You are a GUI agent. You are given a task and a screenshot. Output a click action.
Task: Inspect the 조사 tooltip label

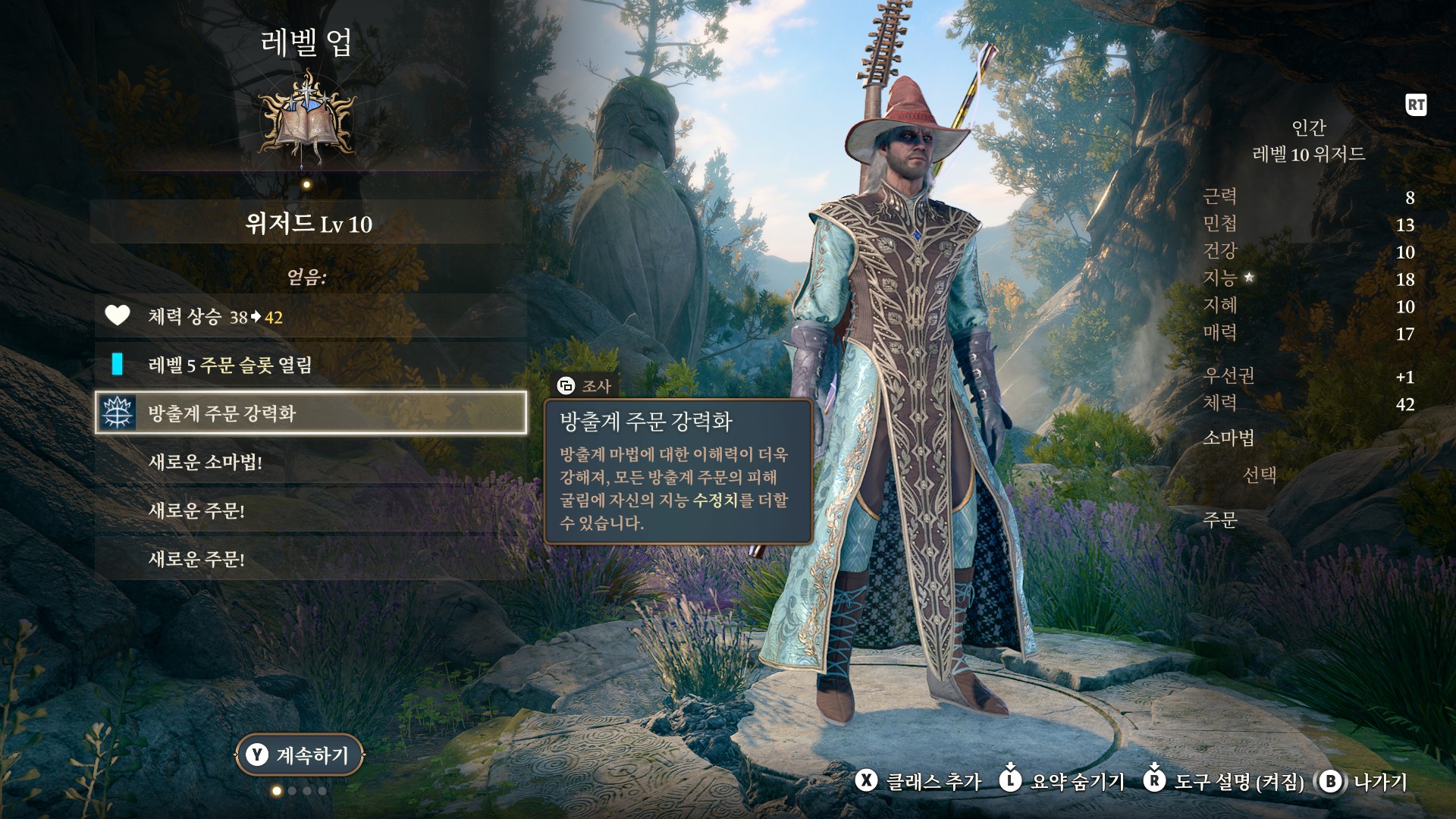point(585,386)
